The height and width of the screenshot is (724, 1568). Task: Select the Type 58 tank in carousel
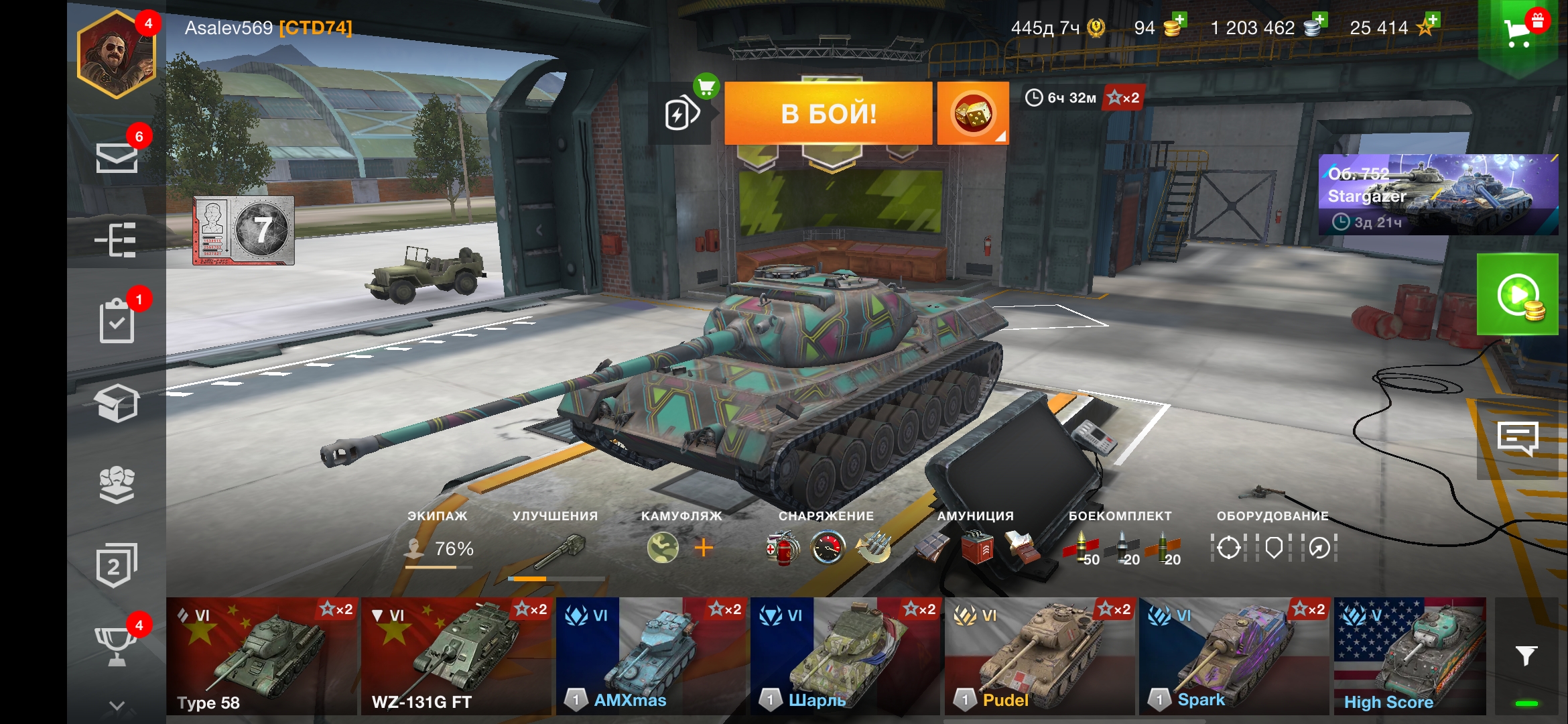[x=262, y=656]
